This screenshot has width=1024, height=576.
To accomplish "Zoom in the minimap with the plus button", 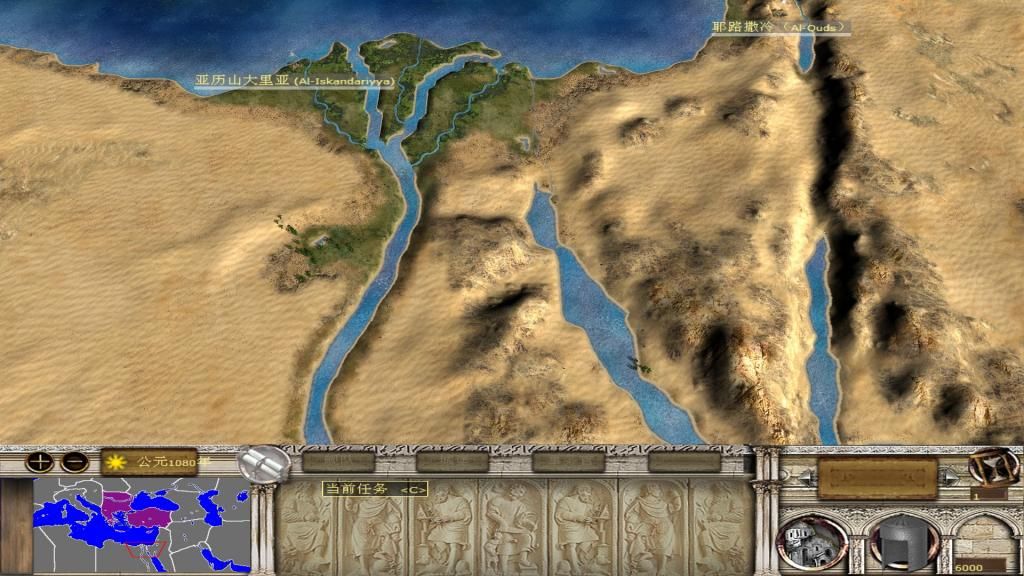I will [x=38, y=462].
